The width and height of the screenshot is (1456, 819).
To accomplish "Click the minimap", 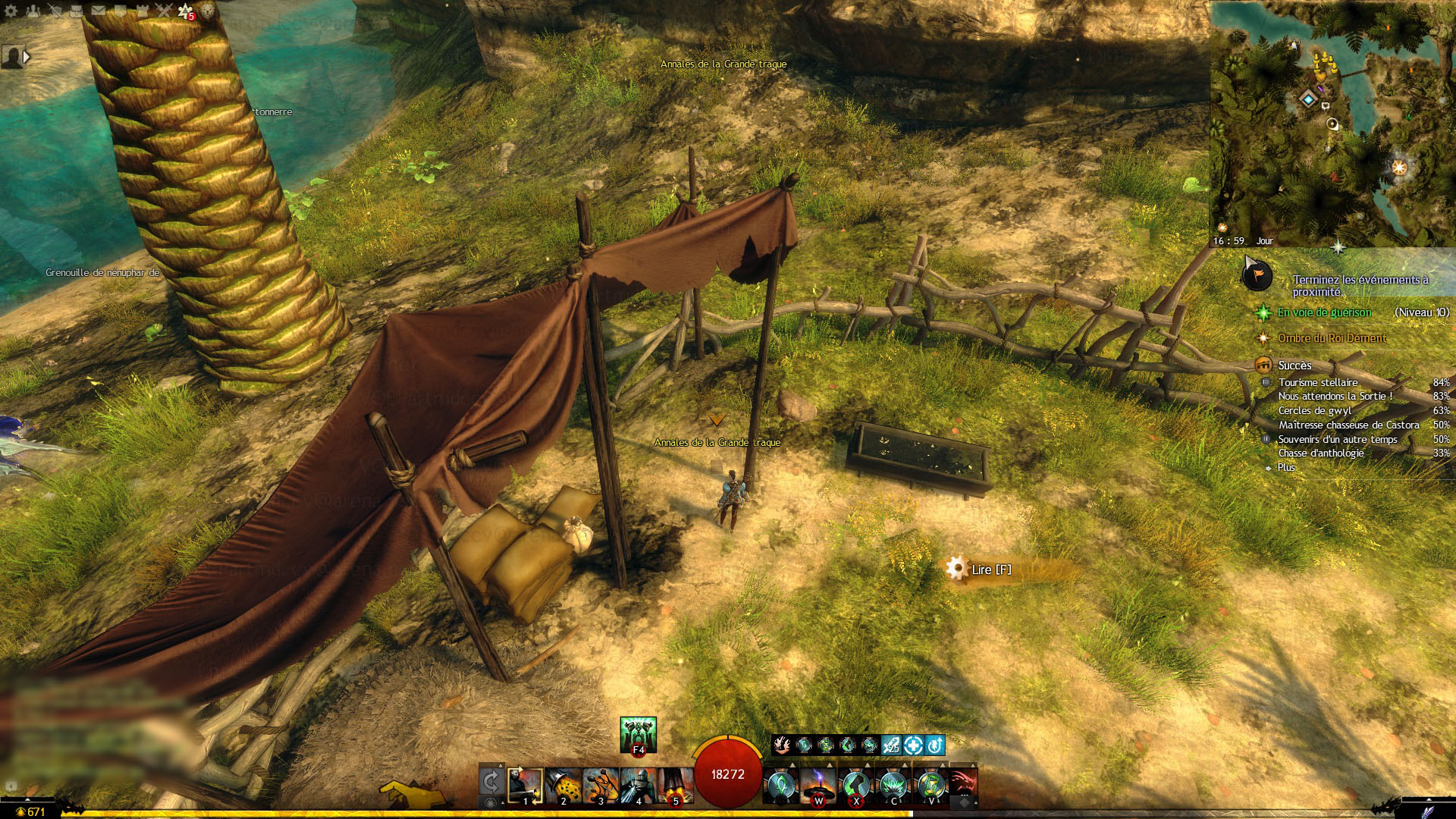I will point(1332,121).
